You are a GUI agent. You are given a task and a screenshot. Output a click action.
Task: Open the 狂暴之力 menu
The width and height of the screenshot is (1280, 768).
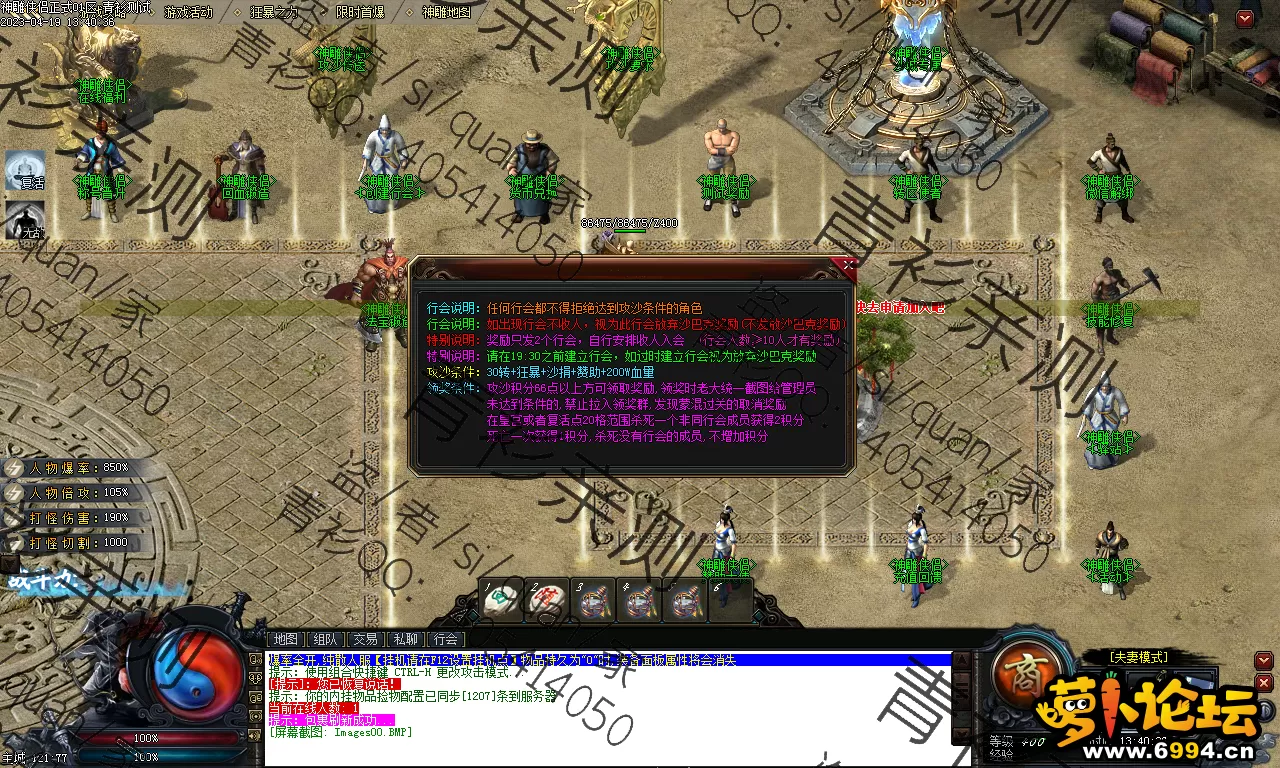click(x=274, y=12)
